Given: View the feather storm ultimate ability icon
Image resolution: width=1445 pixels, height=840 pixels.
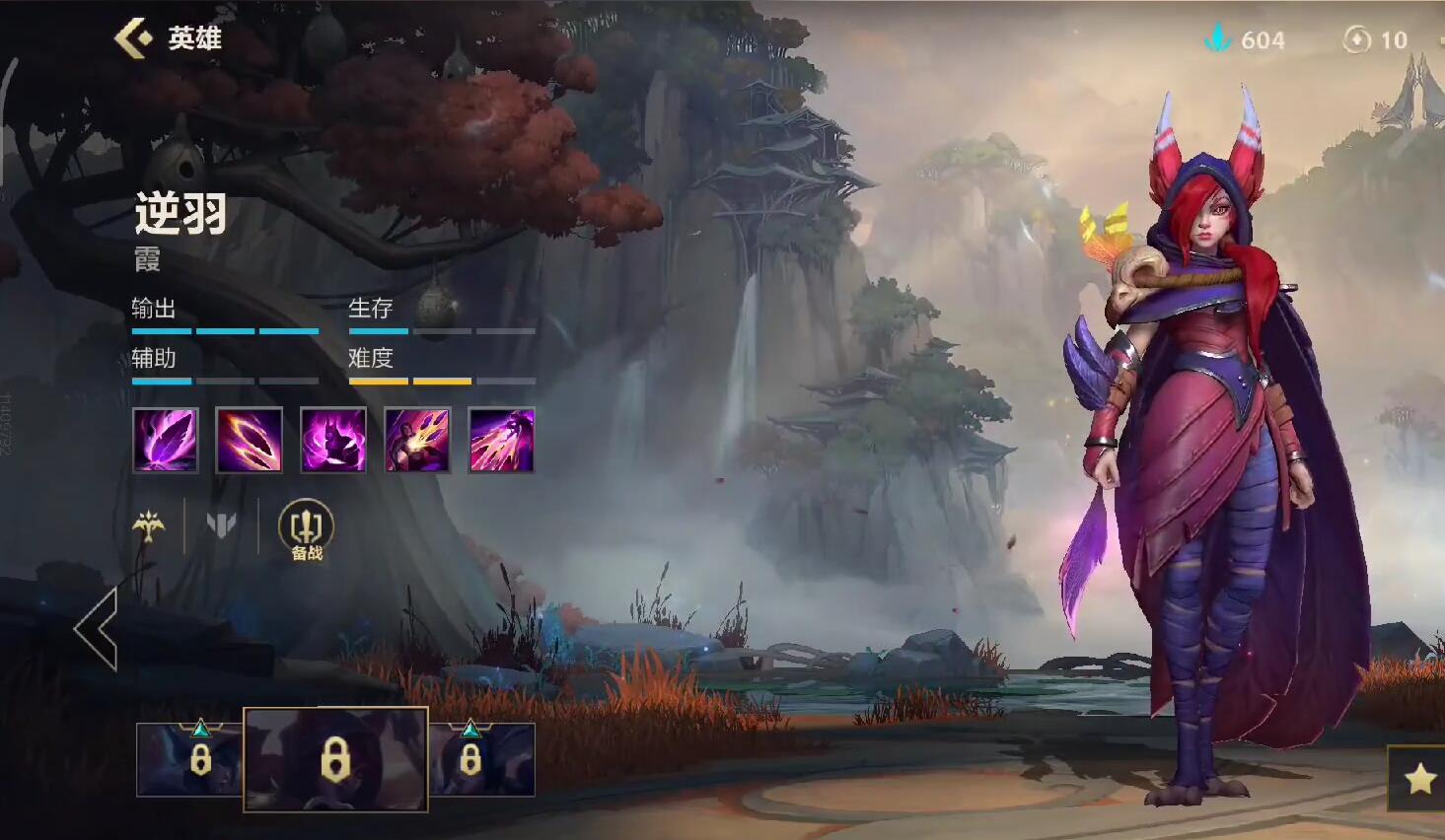Looking at the screenshot, I should pyautogui.click(x=501, y=440).
